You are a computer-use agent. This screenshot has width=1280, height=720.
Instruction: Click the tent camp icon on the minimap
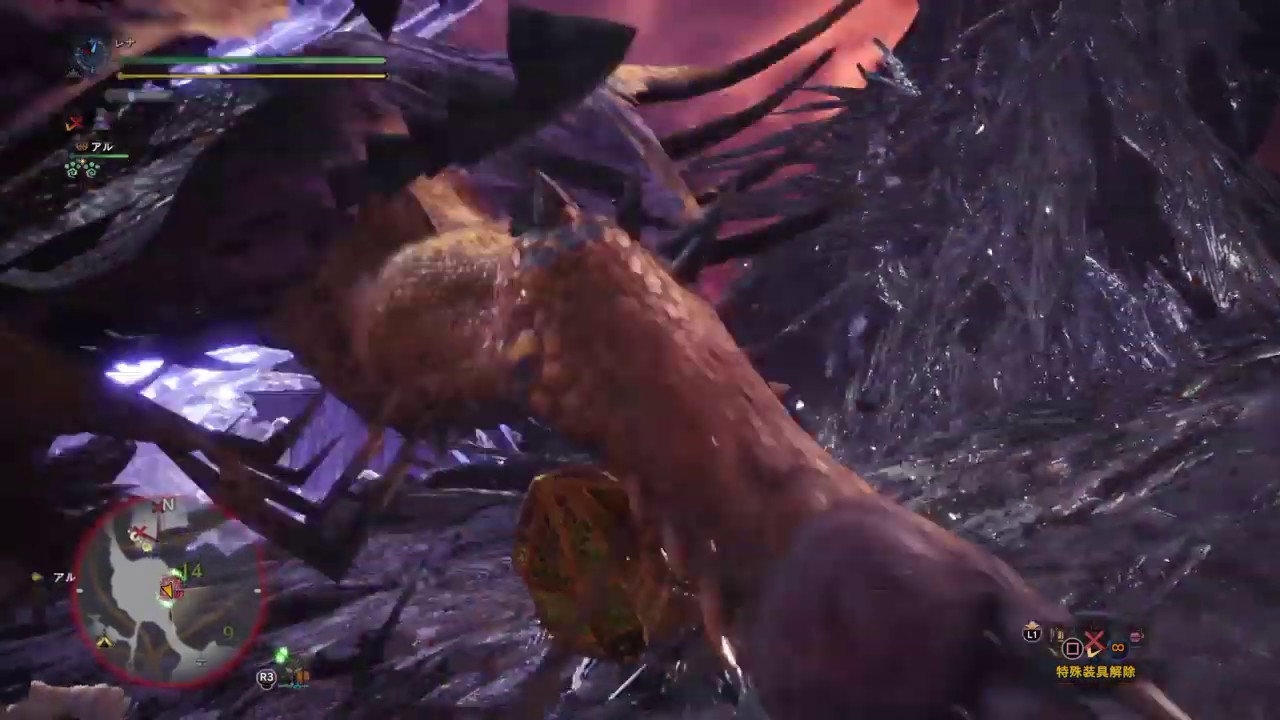tap(104, 639)
